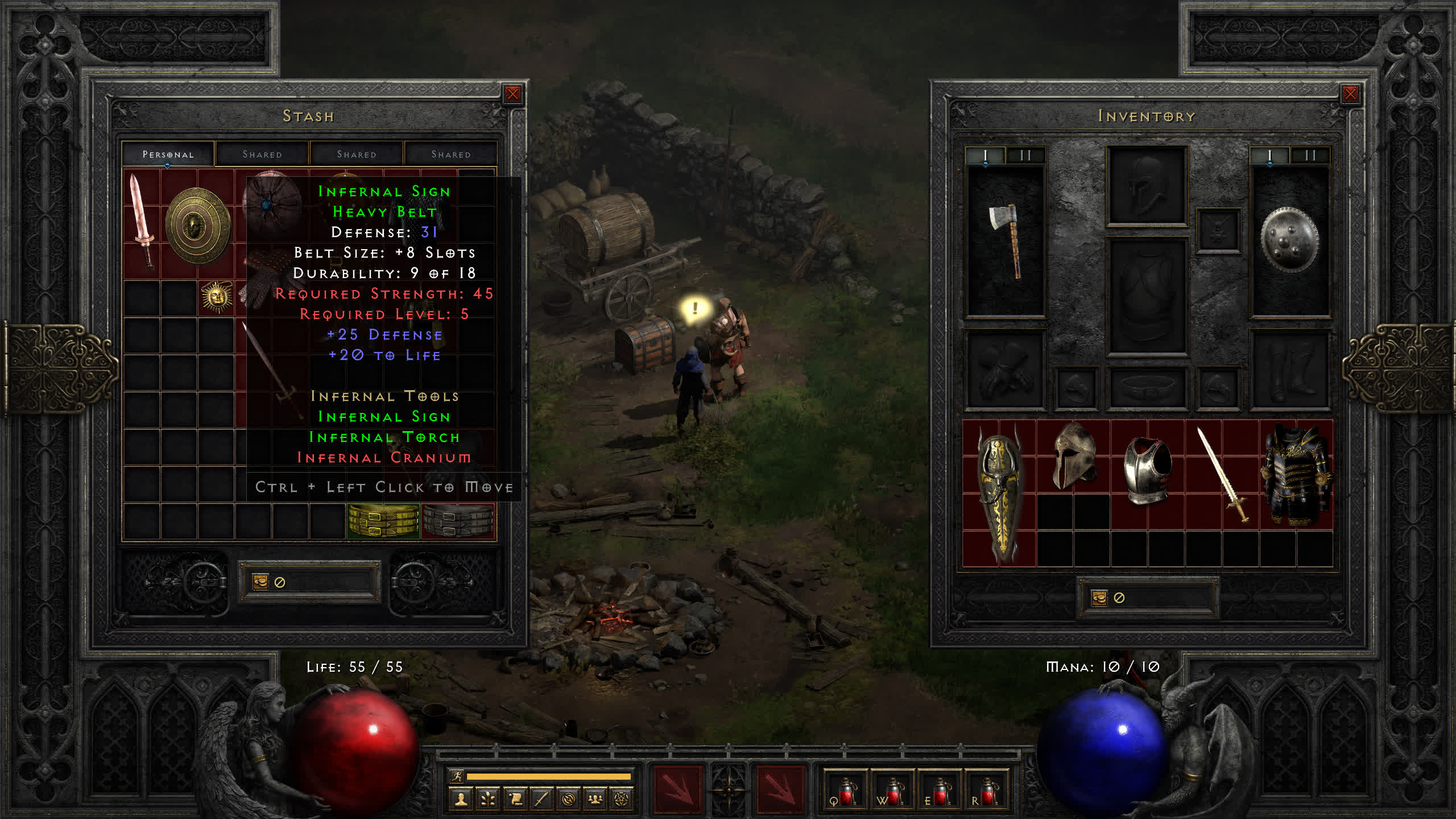Pick up the gray belt in stash
The width and height of the screenshot is (1456, 819).
coord(458,521)
